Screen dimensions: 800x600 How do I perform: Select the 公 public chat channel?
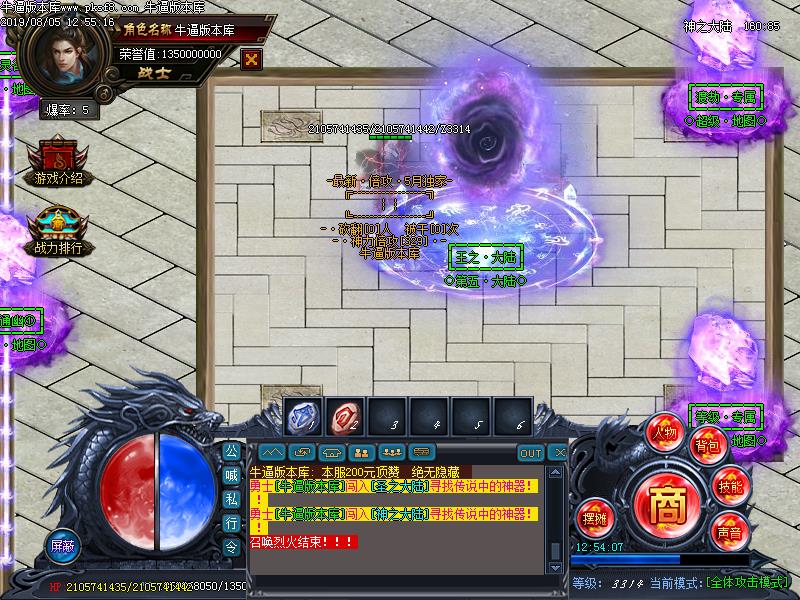coord(231,450)
